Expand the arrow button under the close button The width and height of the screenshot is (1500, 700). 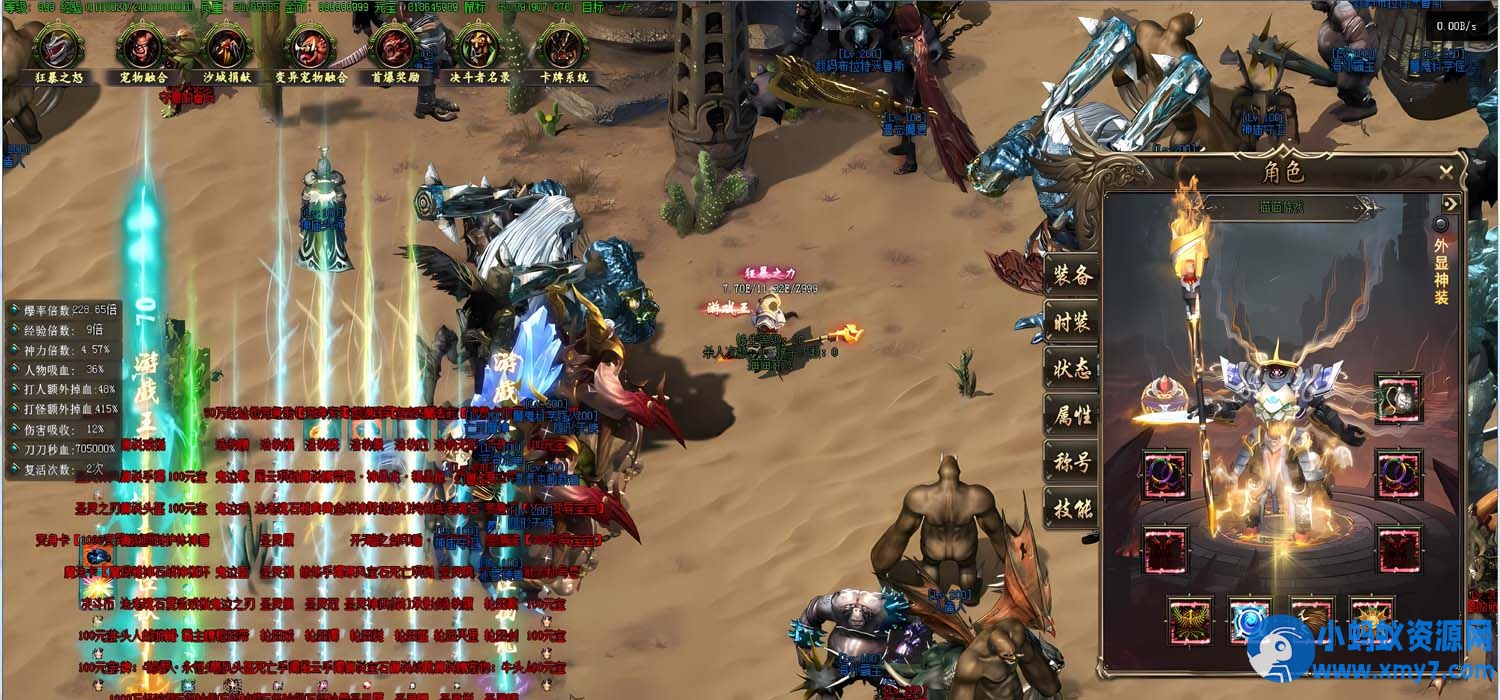(x=1449, y=204)
